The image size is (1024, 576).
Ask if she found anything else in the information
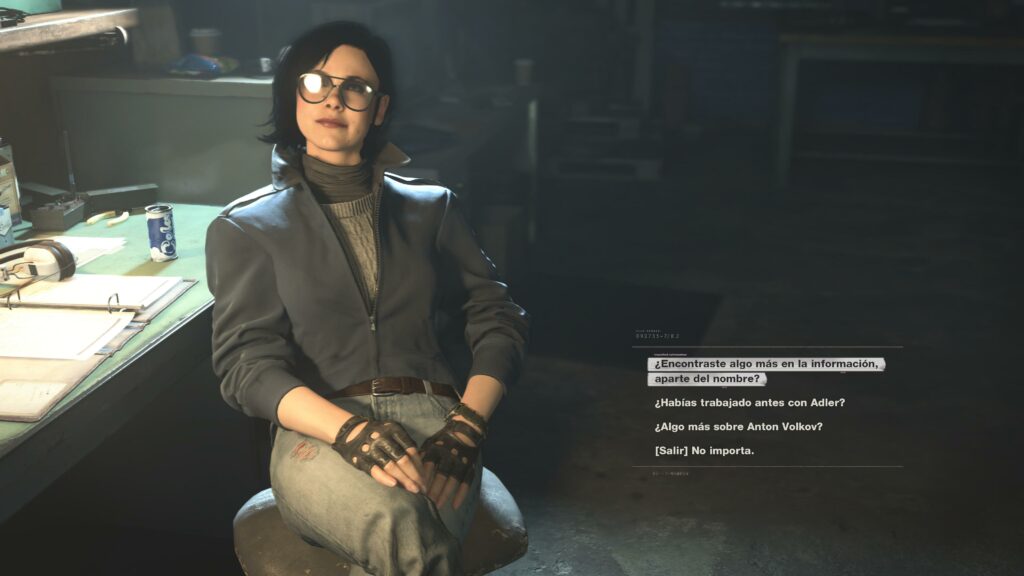(x=766, y=371)
